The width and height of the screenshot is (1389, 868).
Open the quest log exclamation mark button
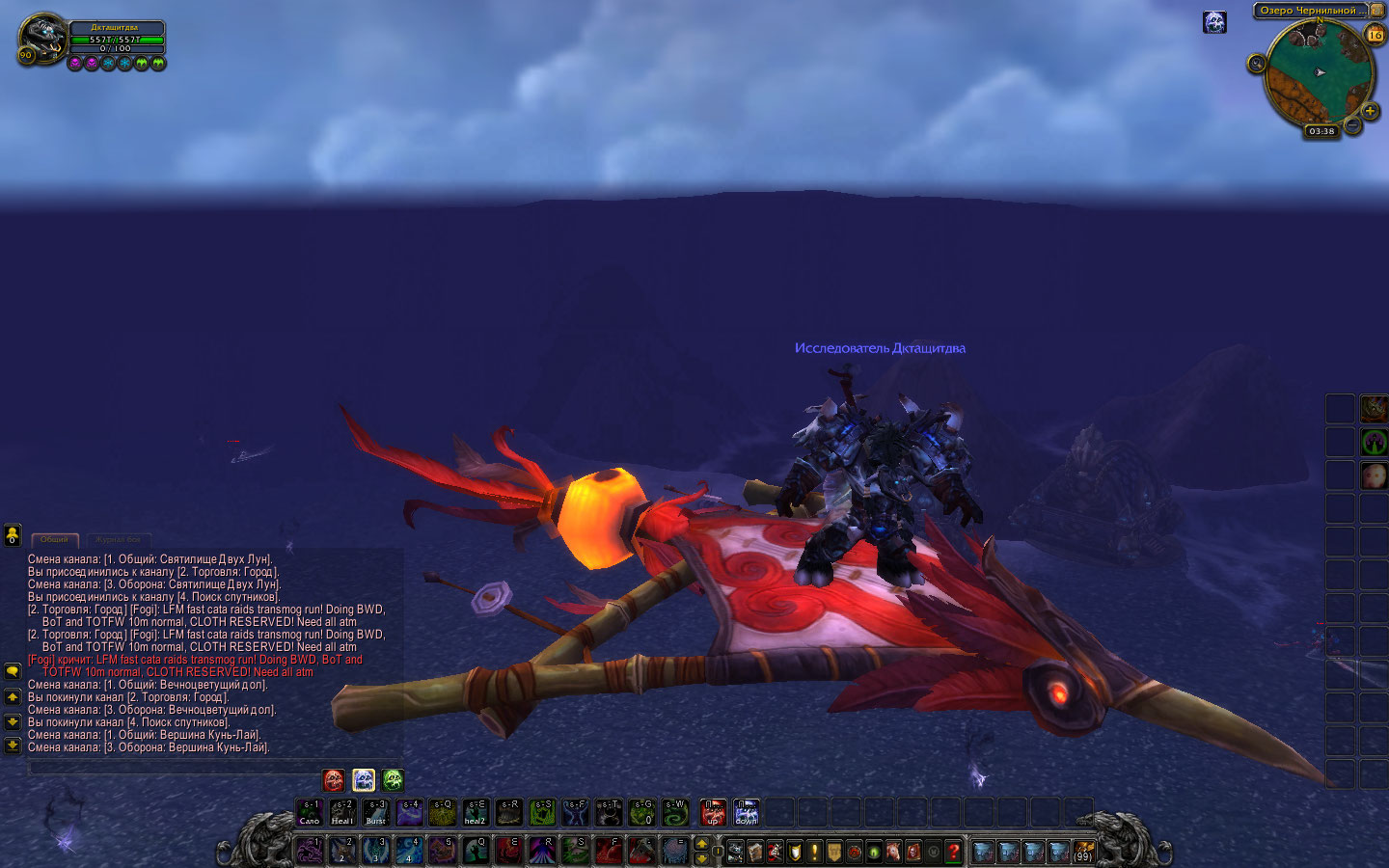pyautogui.click(x=814, y=852)
